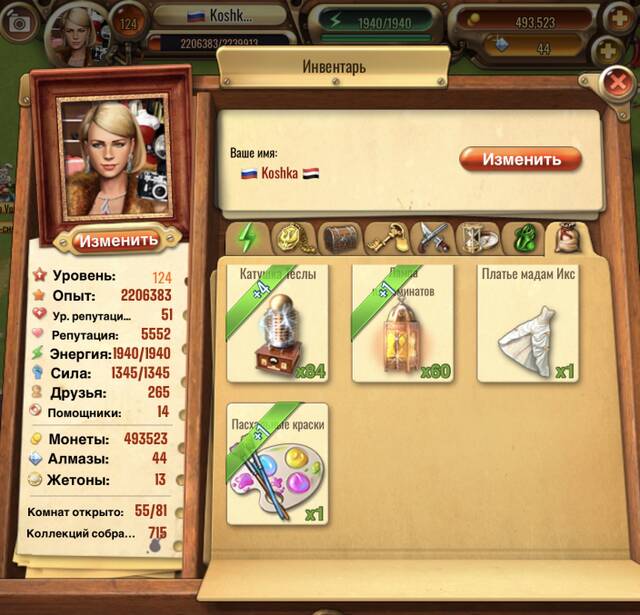Close the inventory window

[618, 82]
